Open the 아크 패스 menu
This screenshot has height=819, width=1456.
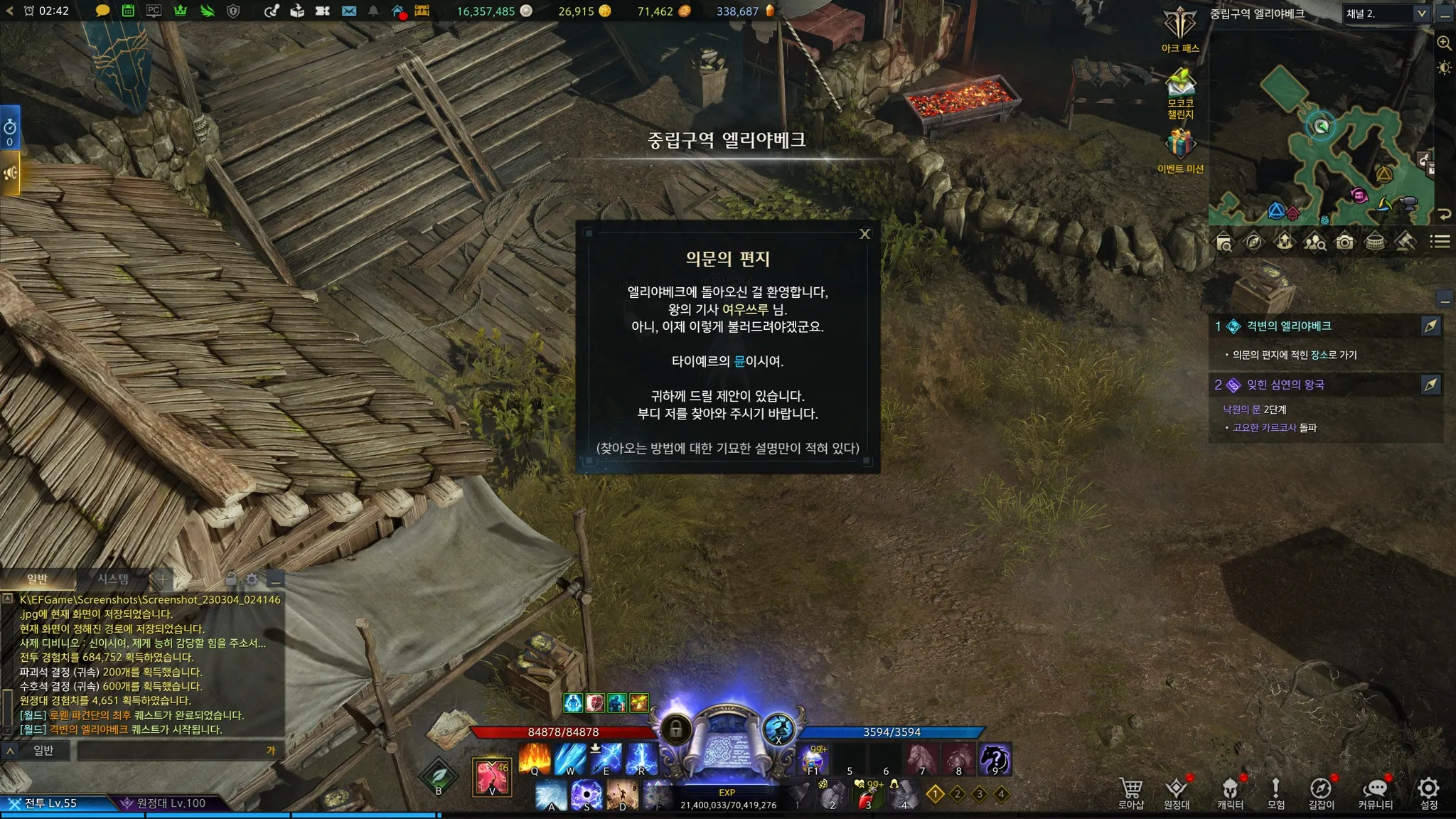click(x=1180, y=28)
